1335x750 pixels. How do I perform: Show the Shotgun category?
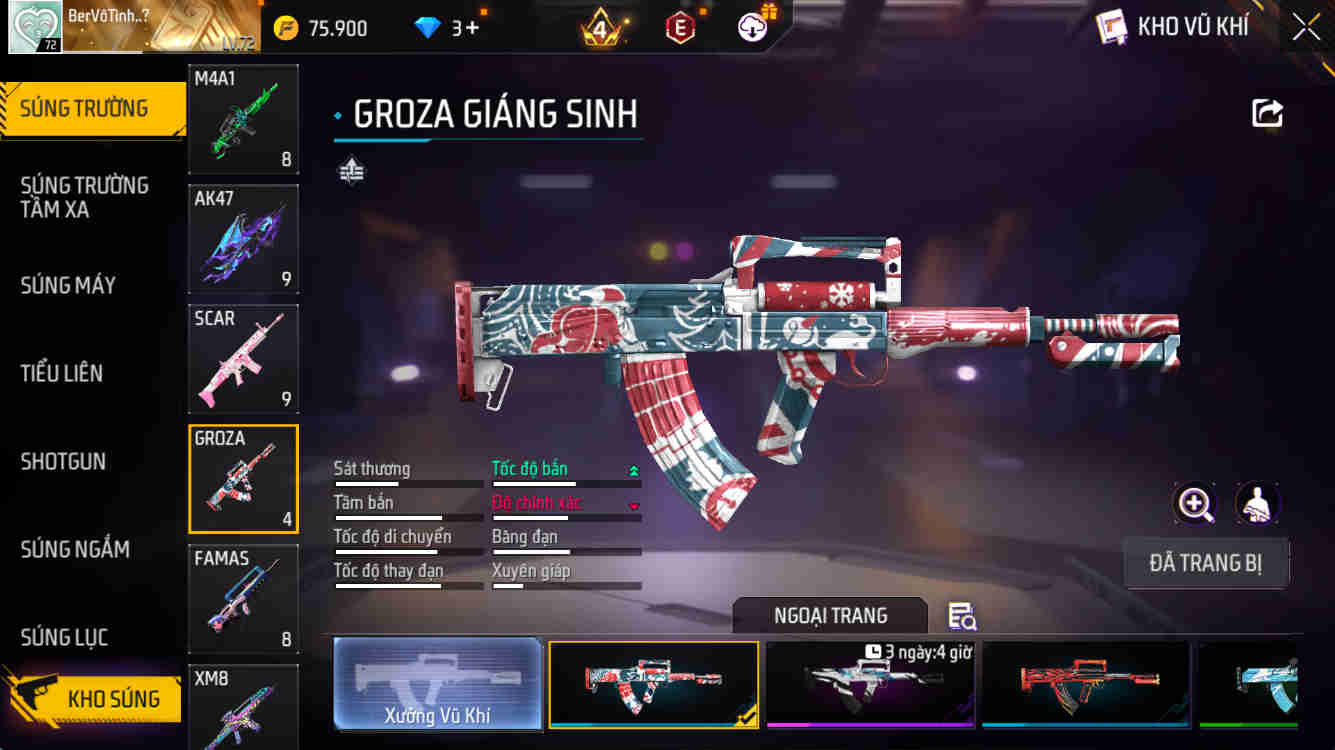pyautogui.click(x=63, y=461)
